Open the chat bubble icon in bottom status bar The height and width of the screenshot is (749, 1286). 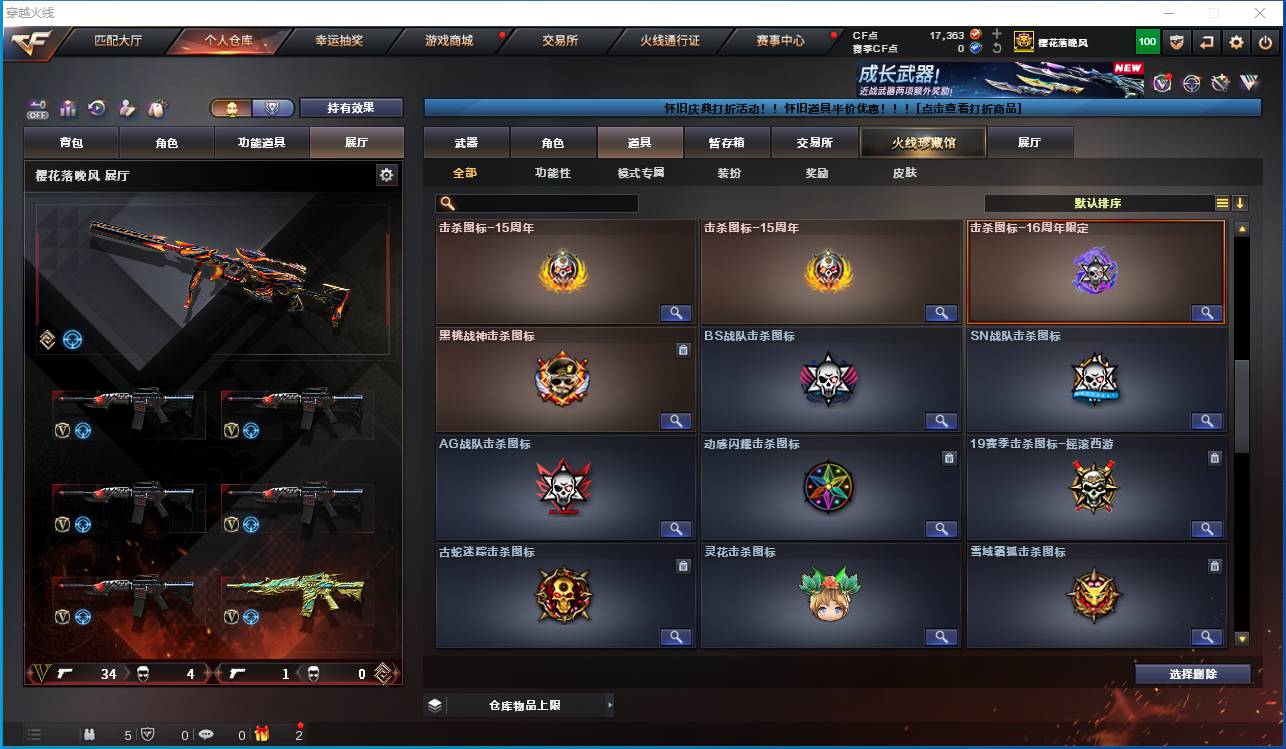coord(207,736)
